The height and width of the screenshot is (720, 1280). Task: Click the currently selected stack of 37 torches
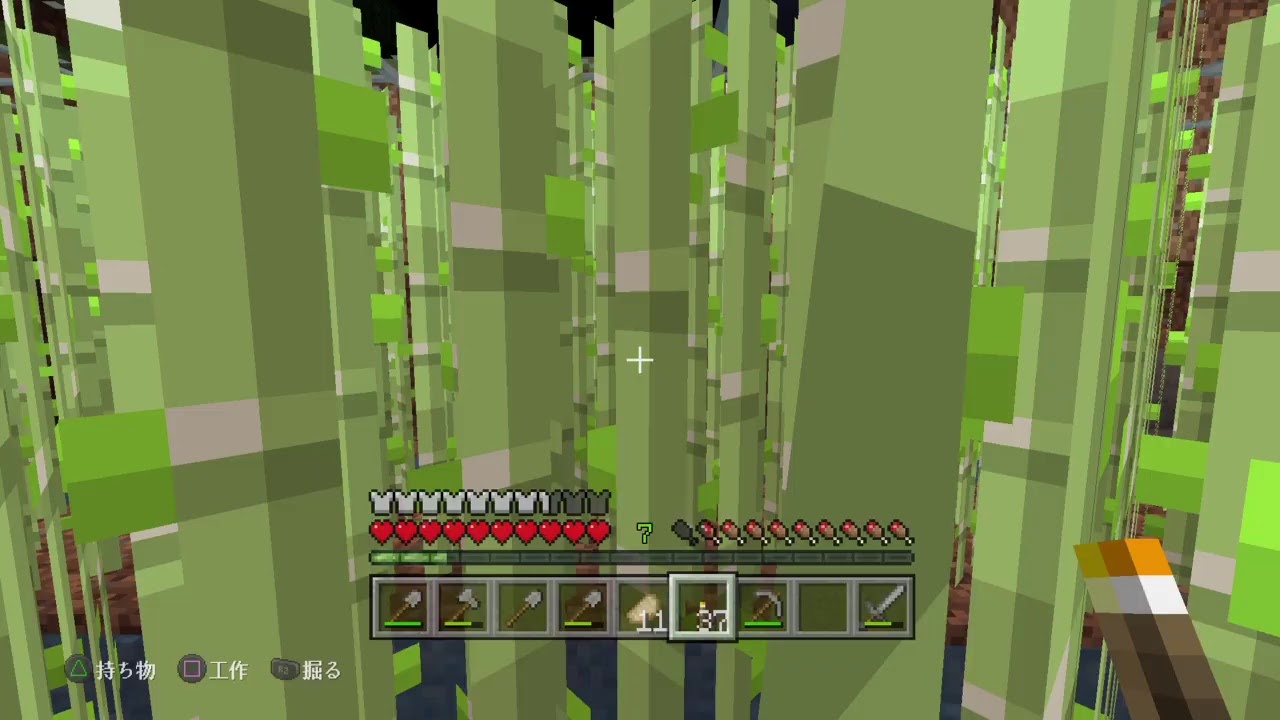coord(702,605)
